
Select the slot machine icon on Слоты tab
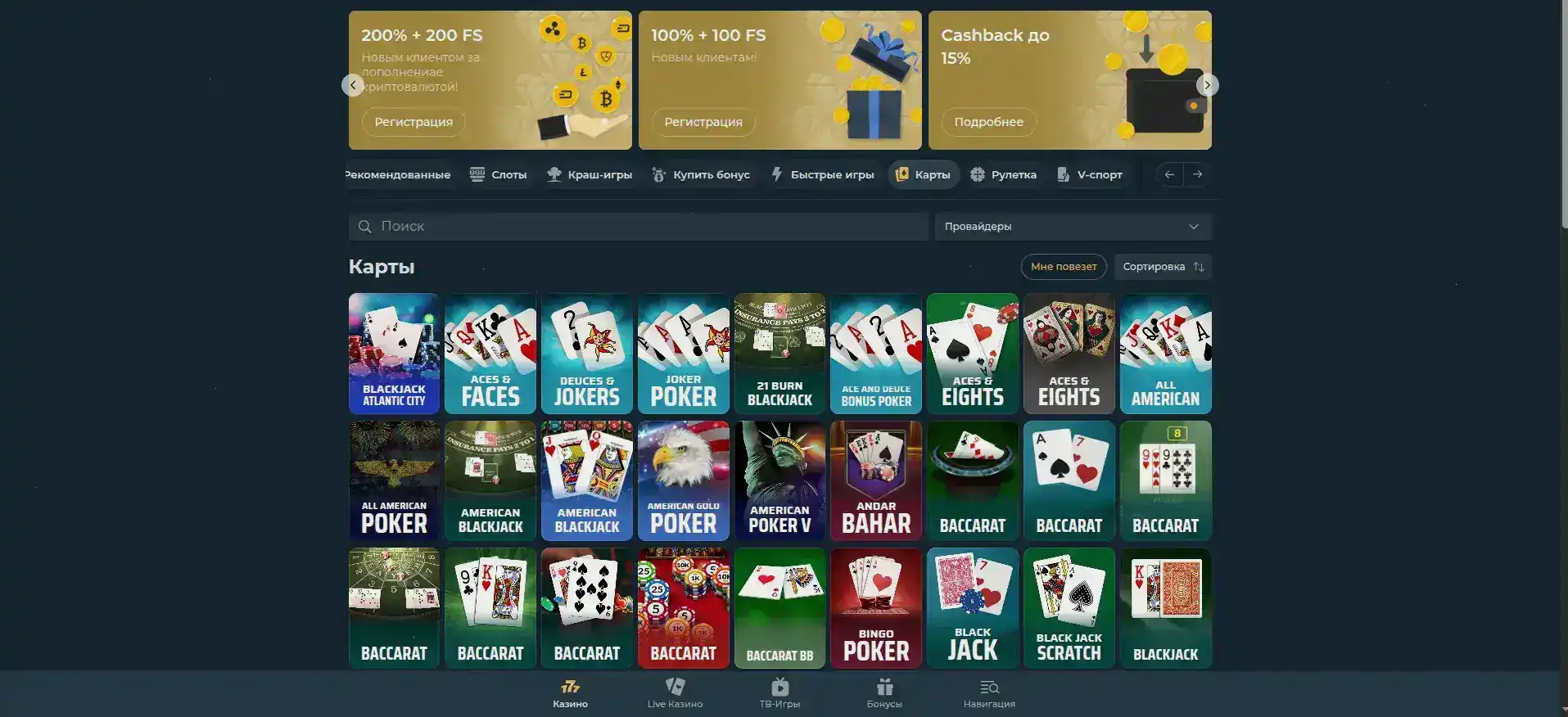click(x=477, y=174)
